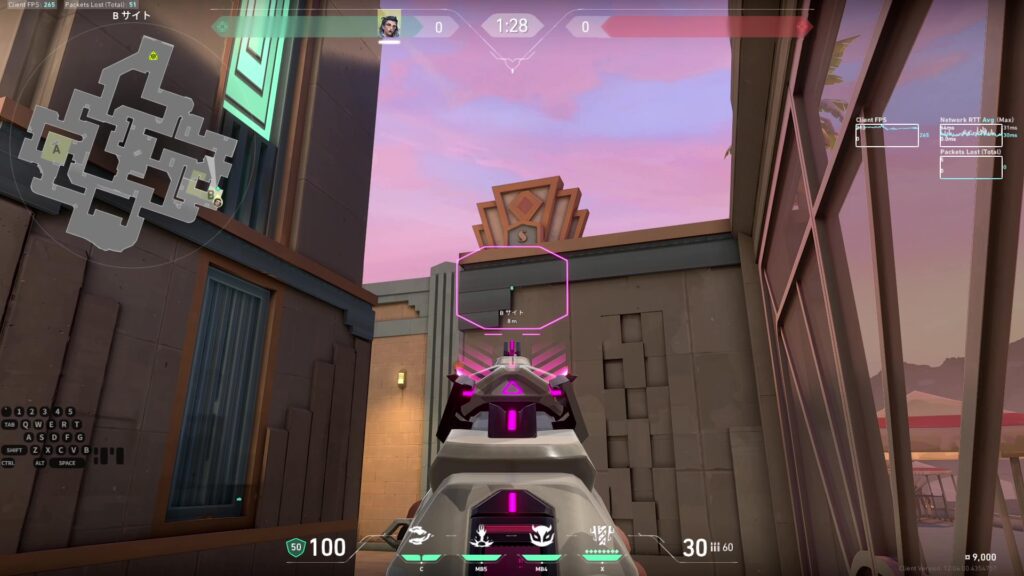1024x576 pixels.
Task: Click the pink B サイト ping marker
Action: click(513, 290)
